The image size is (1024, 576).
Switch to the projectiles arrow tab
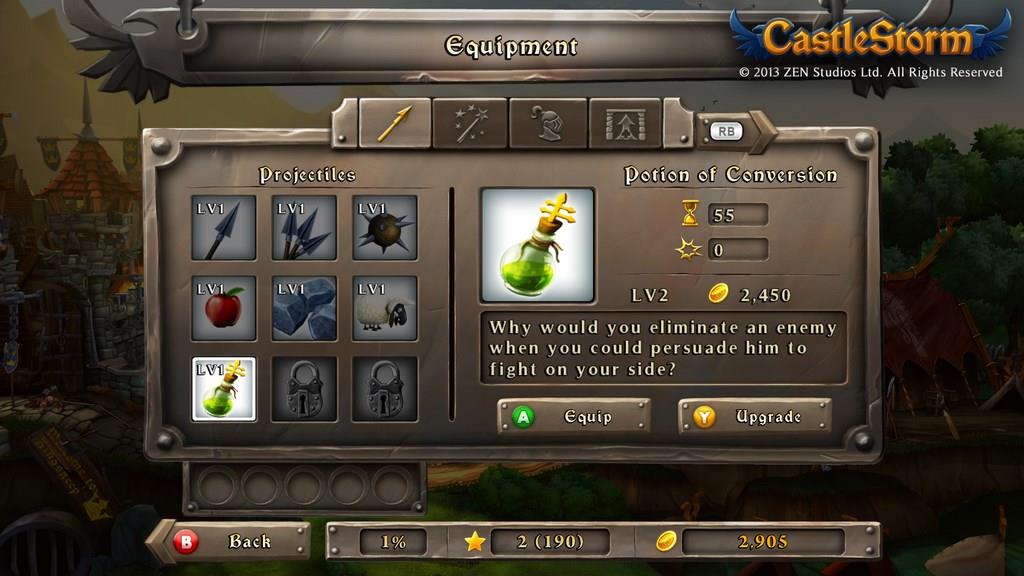[395, 123]
